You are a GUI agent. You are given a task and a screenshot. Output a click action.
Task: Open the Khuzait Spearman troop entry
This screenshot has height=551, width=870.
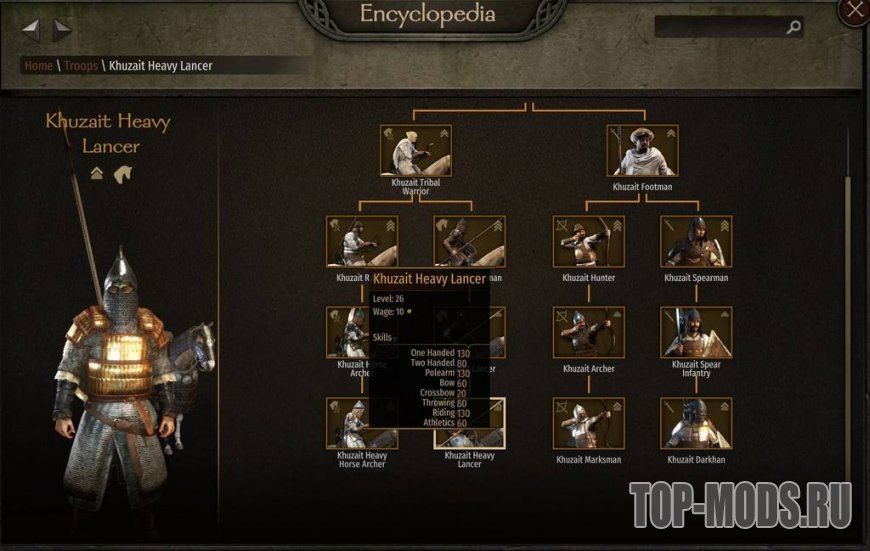click(x=696, y=241)
